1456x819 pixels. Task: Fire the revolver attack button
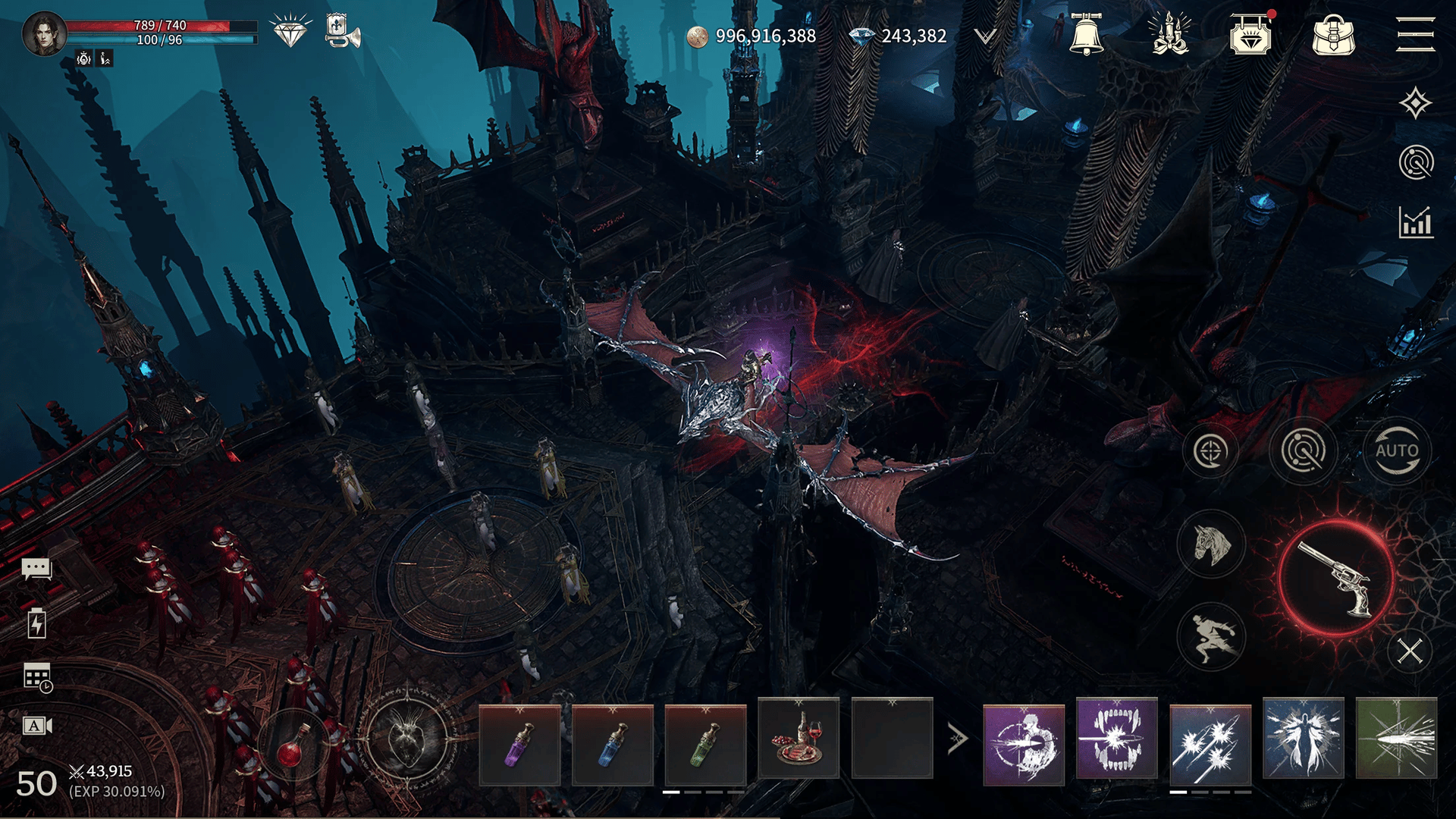(1336, 579)
